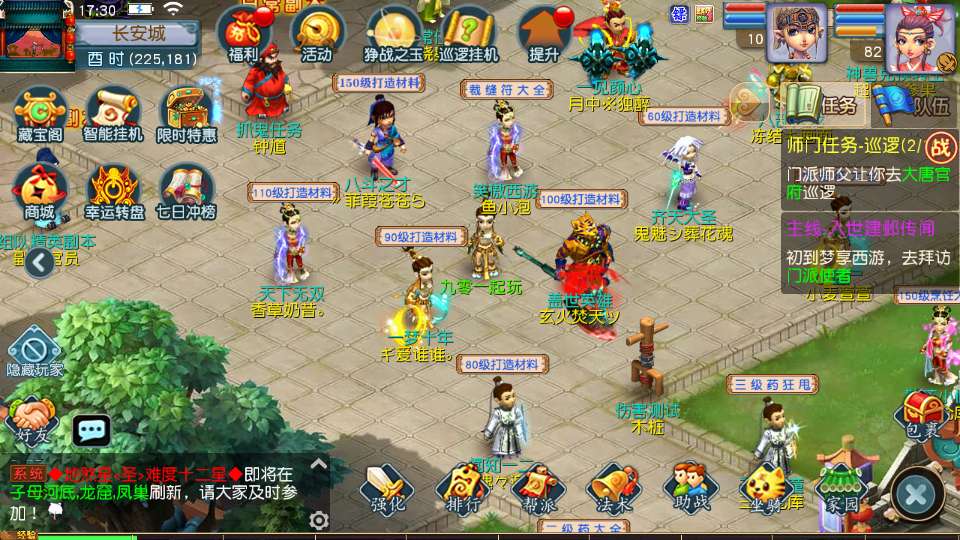
Task: Toggle 隐藏玩家 hide players
Action: pos(35,352)
